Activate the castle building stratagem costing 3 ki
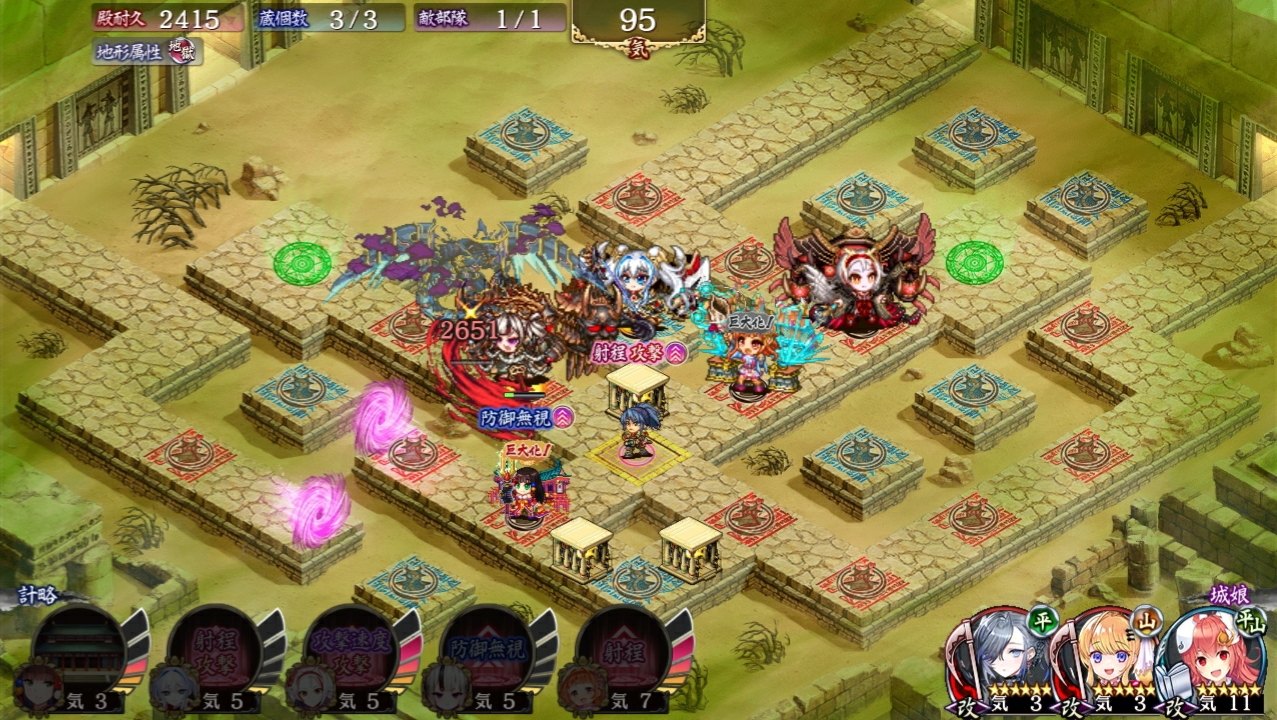The height and width of the screenshot is (720, 1277). 80,651
